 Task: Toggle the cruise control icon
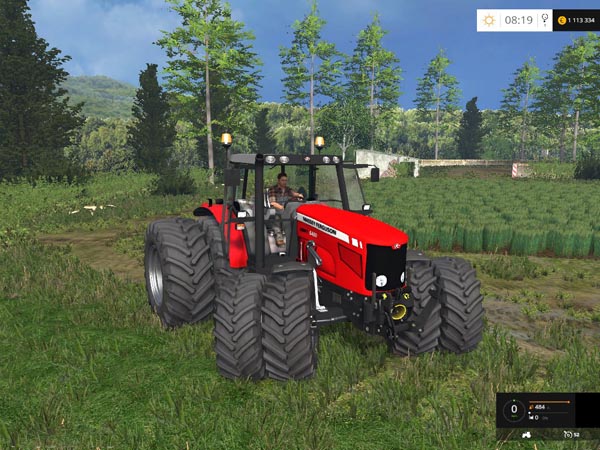click(566, 434)
